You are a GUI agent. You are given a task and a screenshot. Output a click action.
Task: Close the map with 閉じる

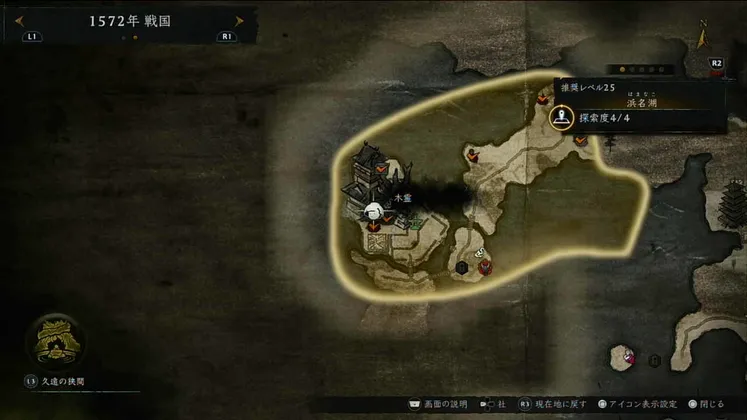(705, 404)
